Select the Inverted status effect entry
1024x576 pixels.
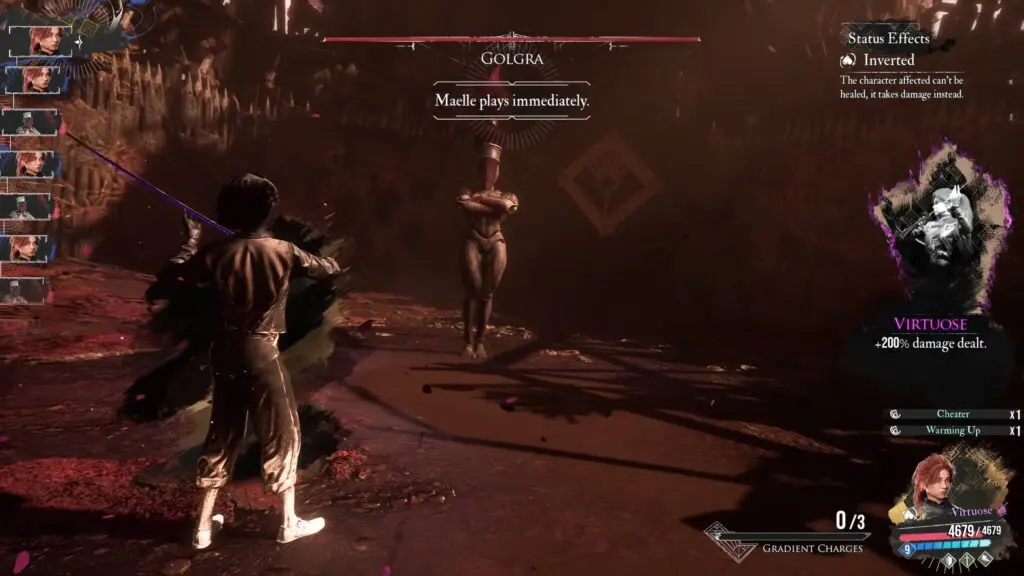[x=888, y=60]
